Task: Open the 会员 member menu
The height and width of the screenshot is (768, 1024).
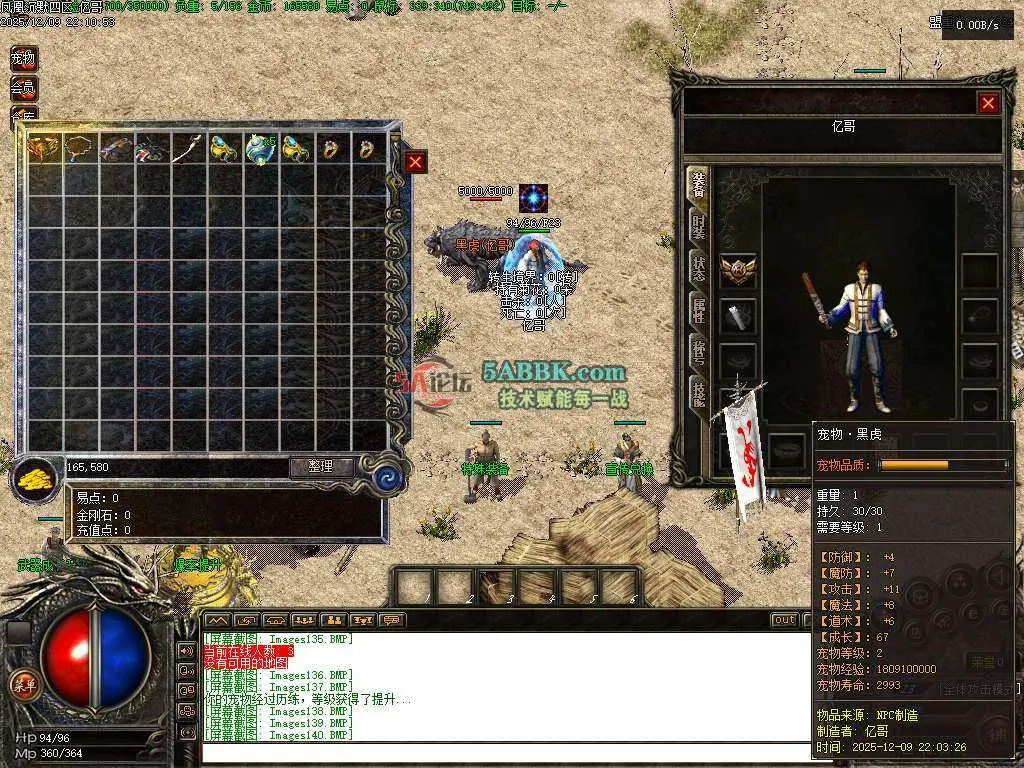Action: tap(23, 88)
